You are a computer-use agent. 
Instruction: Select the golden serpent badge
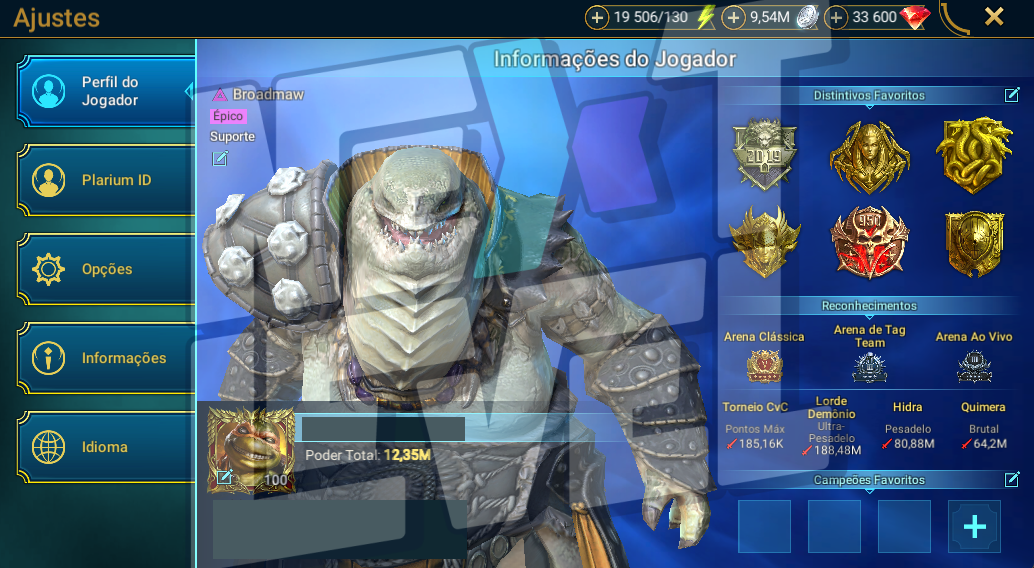pos(973,155)
